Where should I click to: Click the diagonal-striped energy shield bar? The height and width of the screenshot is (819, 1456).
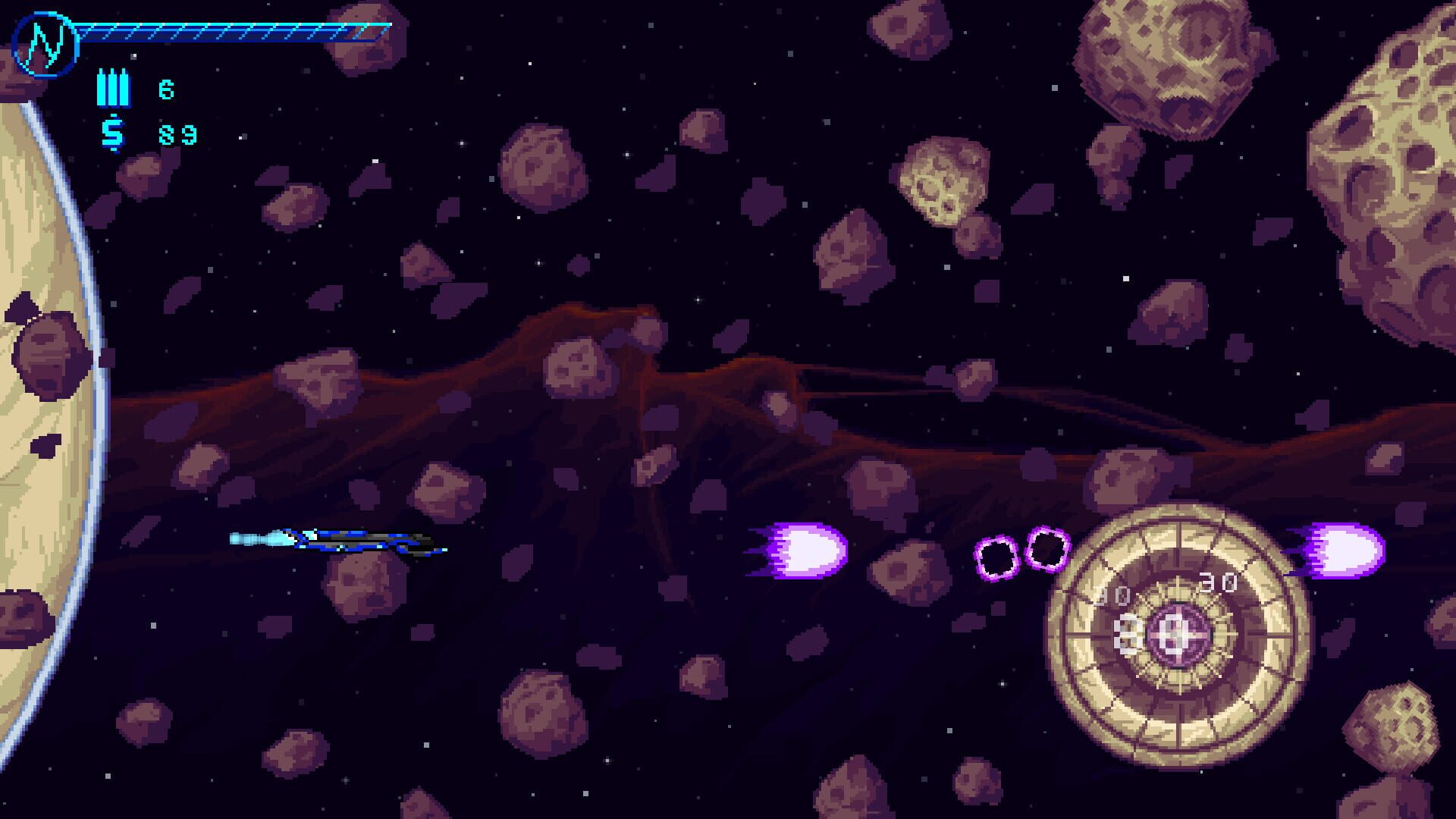(227, 30)
